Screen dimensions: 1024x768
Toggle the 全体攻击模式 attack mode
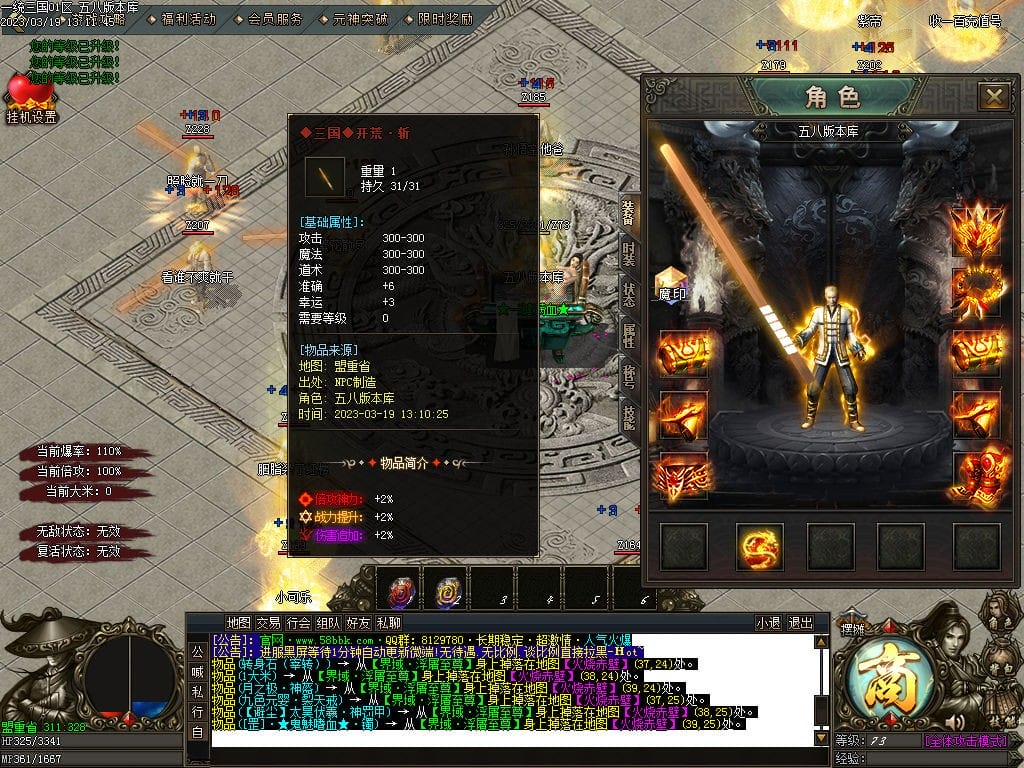(966, 741)
